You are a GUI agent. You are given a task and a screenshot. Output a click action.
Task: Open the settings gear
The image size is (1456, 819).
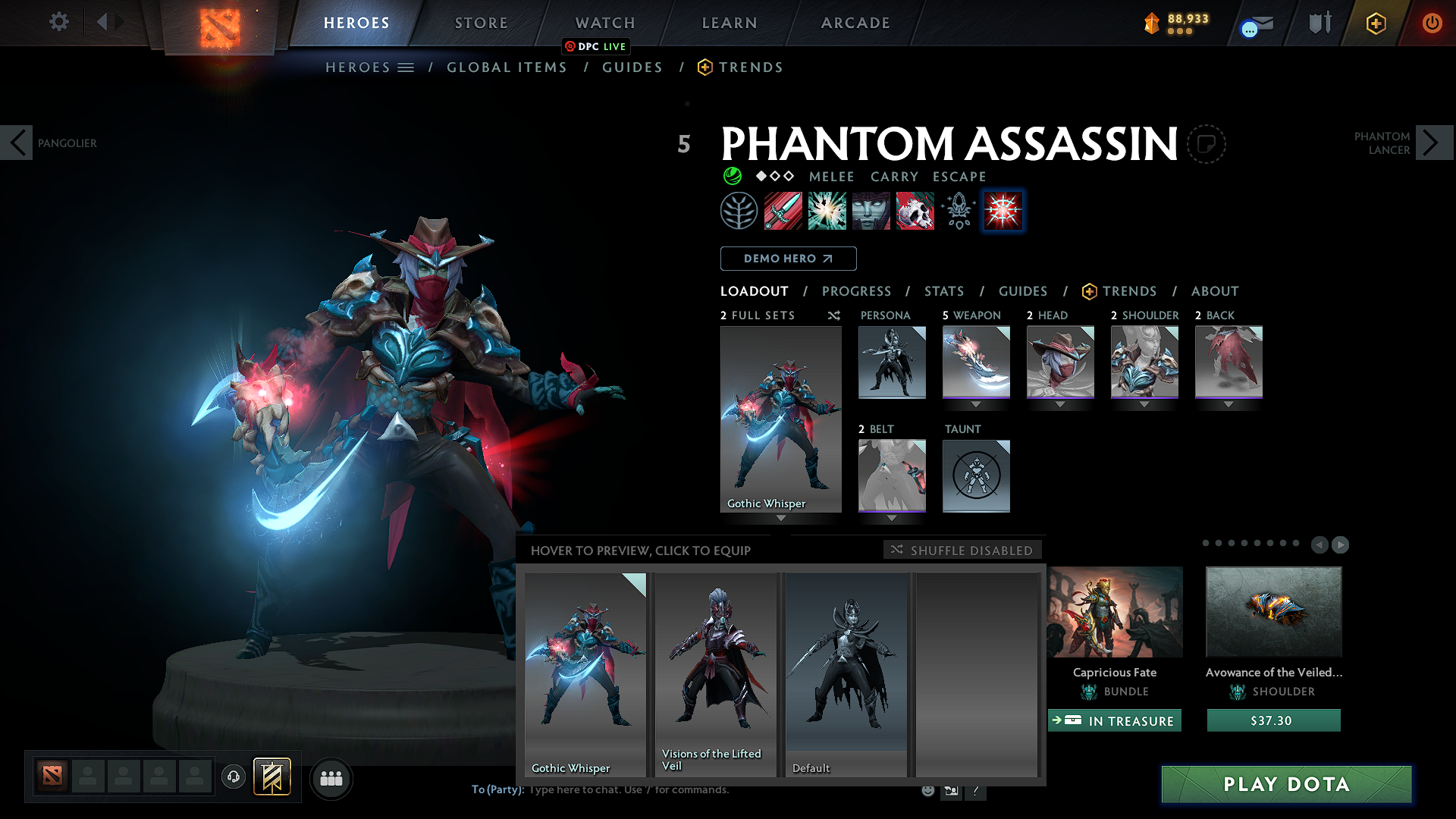pyautogui.click(x=58, y=22)
